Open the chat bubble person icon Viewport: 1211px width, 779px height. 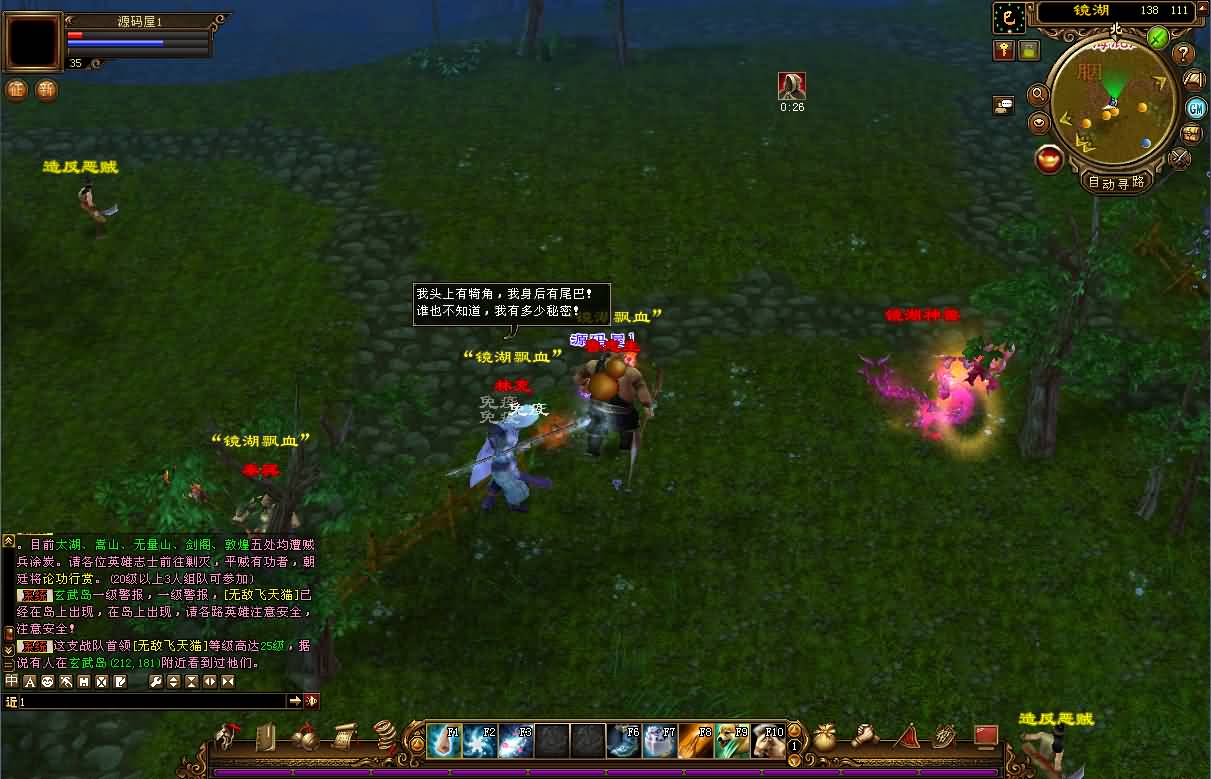(x=1004, y=104)
